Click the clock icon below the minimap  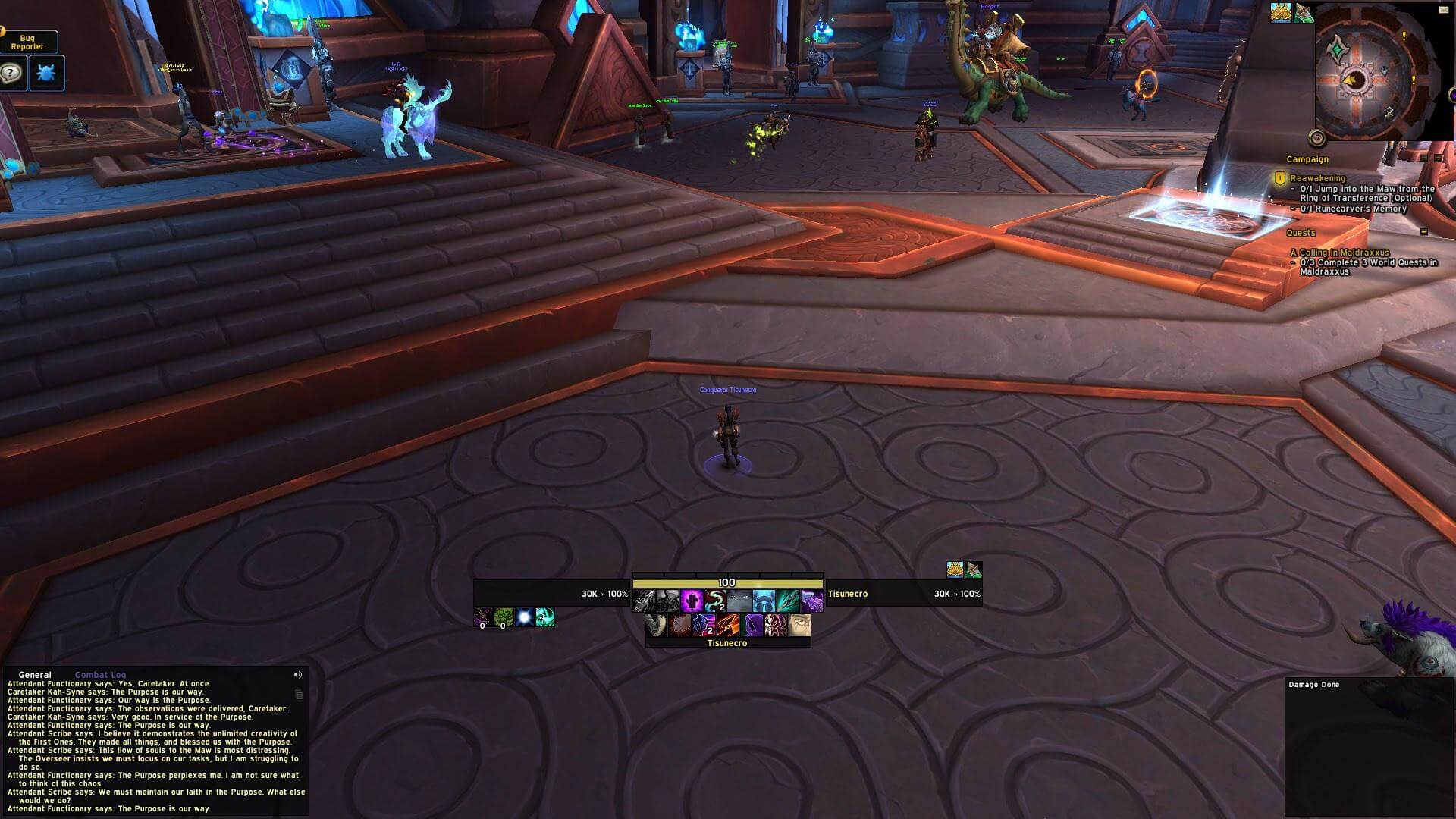pyautogui.click(x=1316, y=138)
